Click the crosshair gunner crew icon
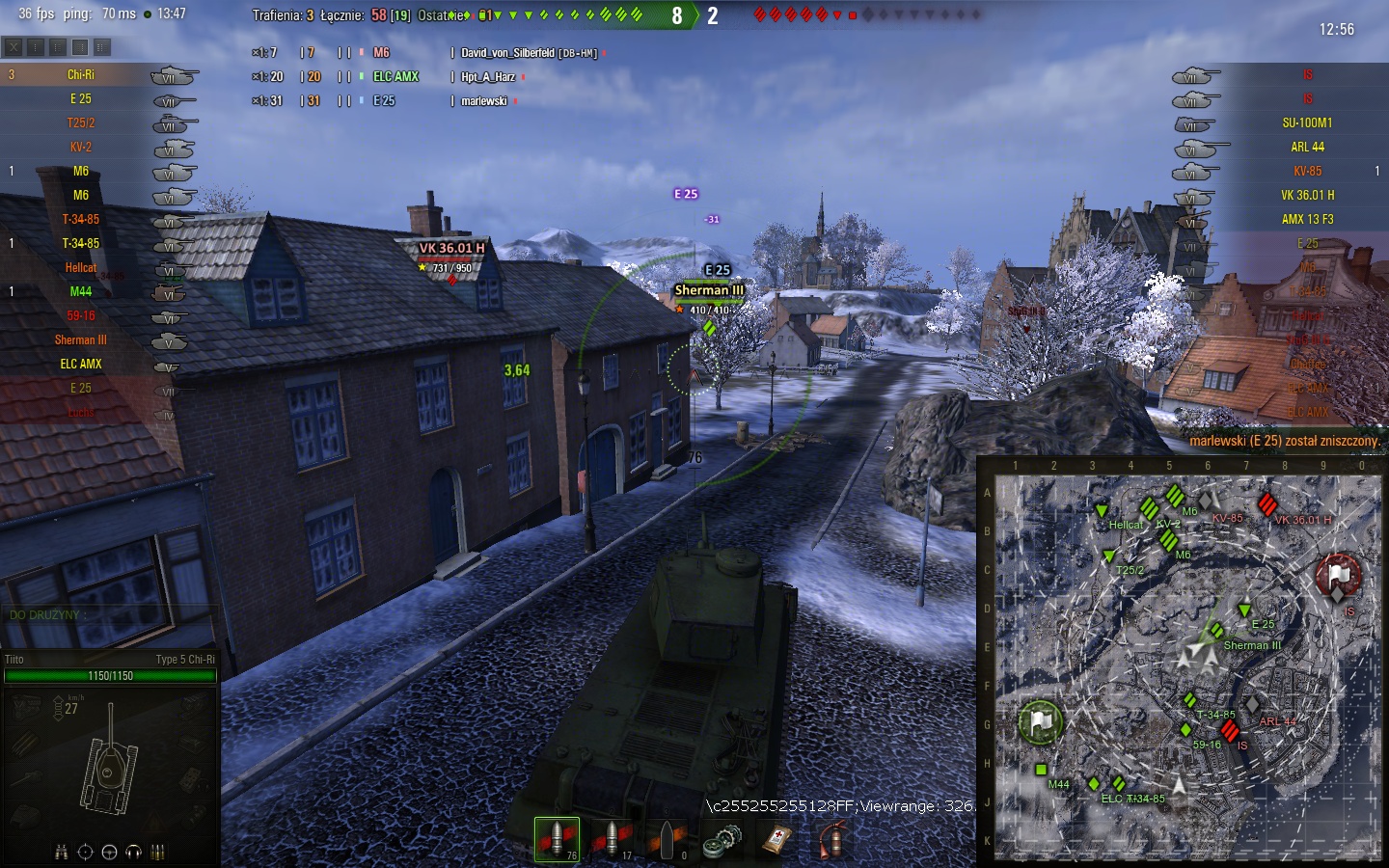The image size is (1389, 868). point(85,852)
